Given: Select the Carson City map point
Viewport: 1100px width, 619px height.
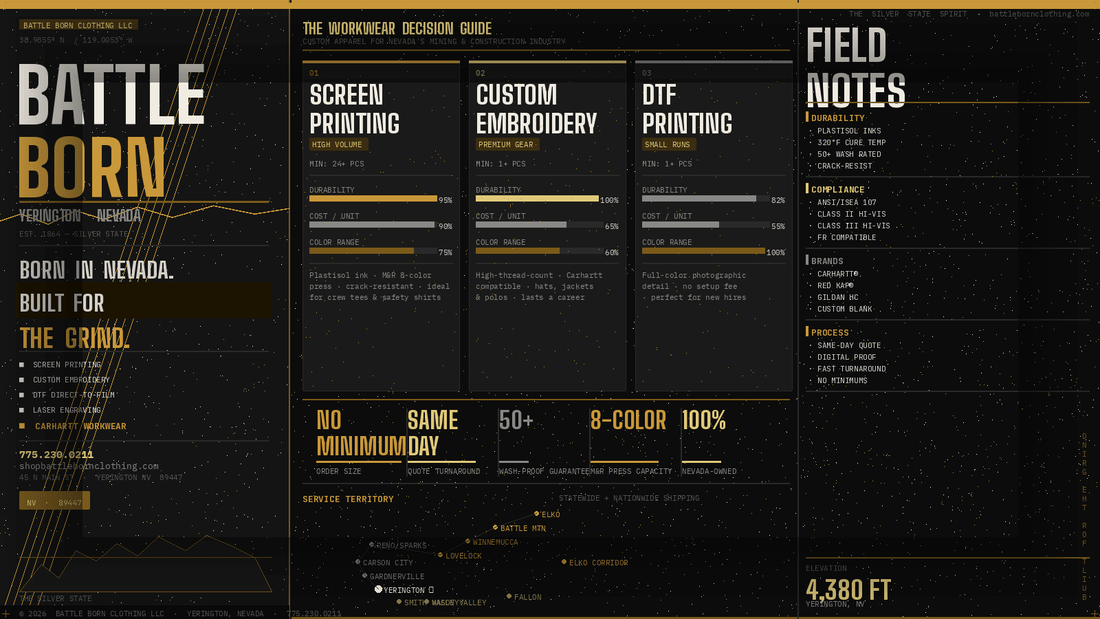Looking at the screenshot, I should (357, 563).
